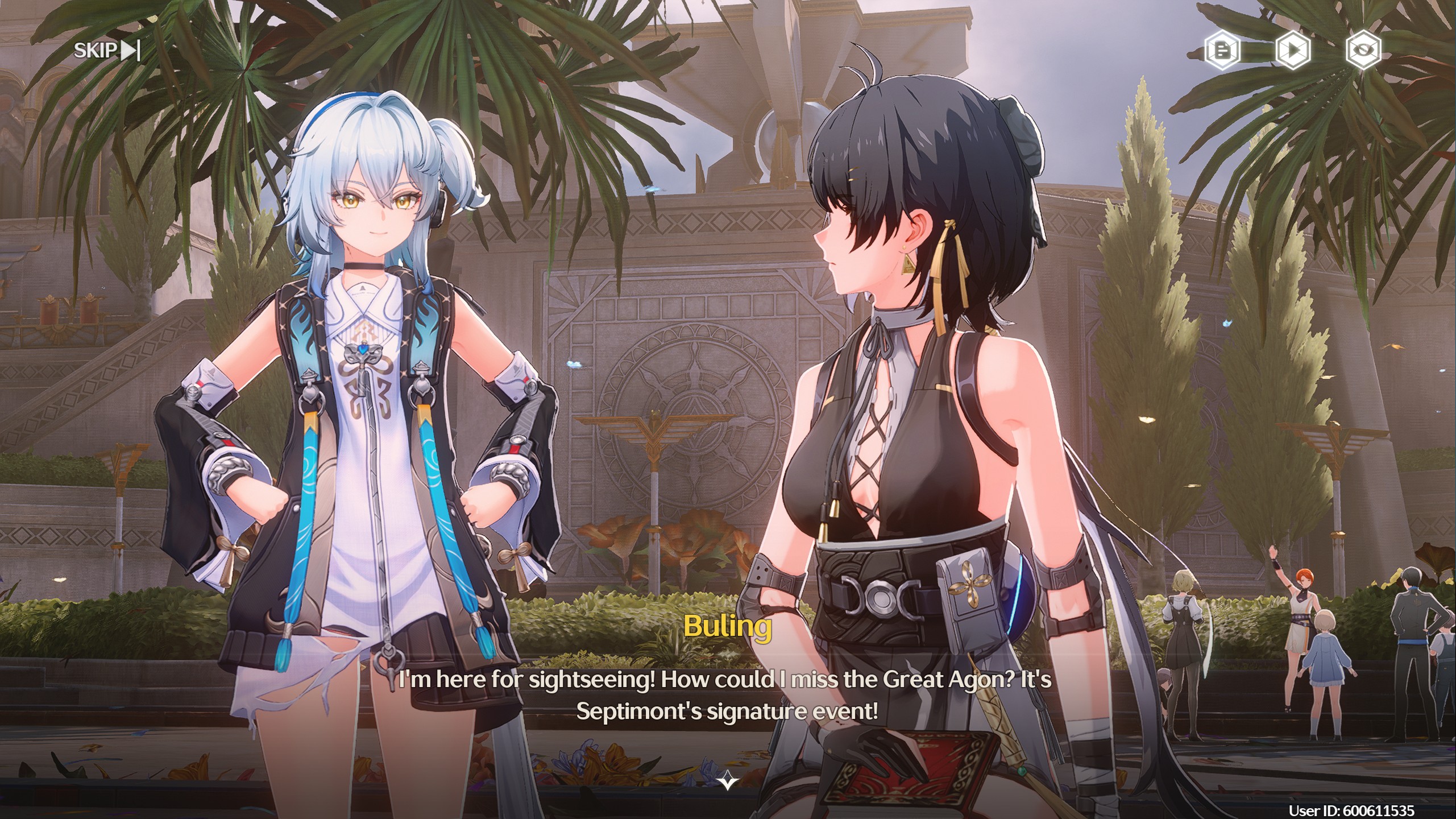Open the dialogue log history
This screenshot has width=1456, height=819.
coord(1222,51)
